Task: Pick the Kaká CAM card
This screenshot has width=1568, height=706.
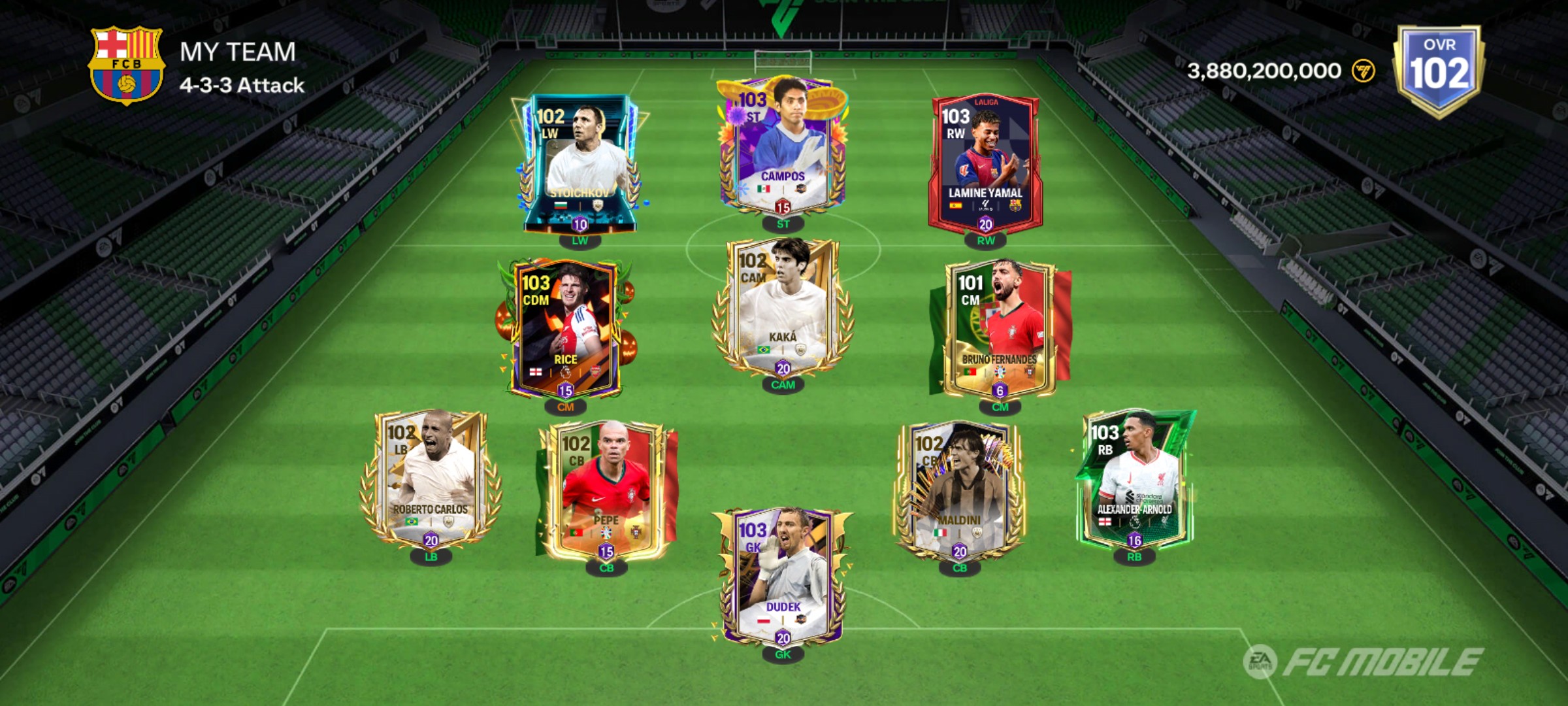Action: pos(782,307)
